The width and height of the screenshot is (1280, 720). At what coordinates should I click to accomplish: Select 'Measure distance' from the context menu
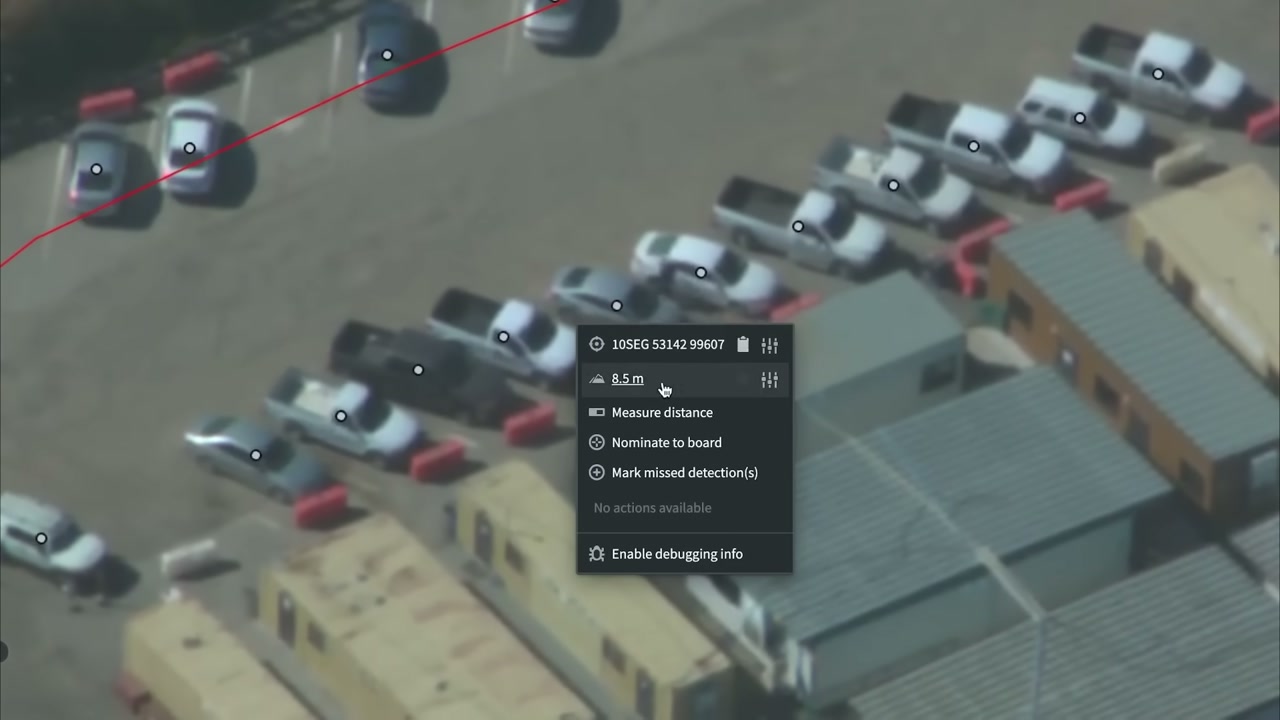click(662, 412)
